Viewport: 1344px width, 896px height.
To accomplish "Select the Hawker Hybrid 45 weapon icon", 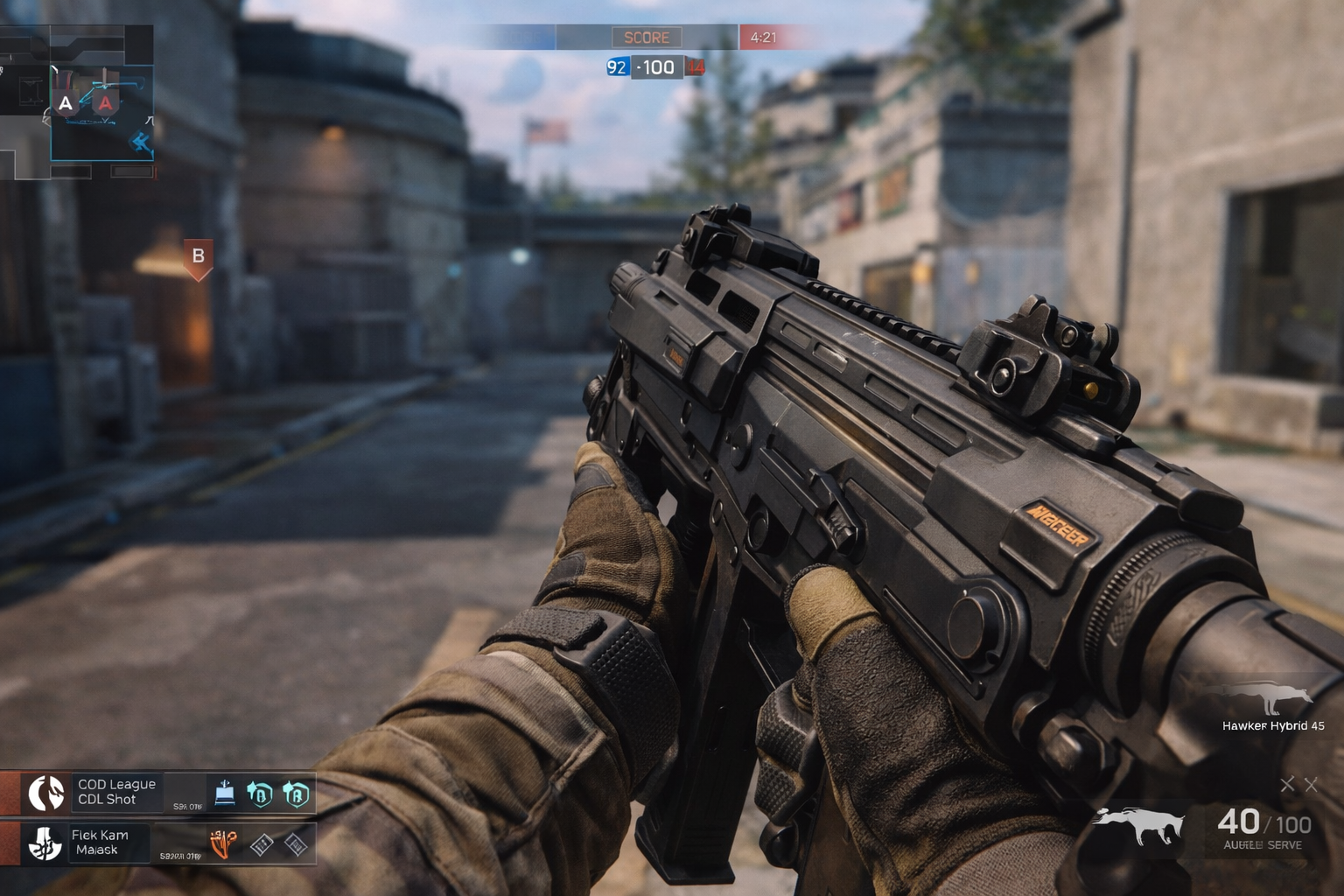I will pyautogui.click(x=1273, y=699).
